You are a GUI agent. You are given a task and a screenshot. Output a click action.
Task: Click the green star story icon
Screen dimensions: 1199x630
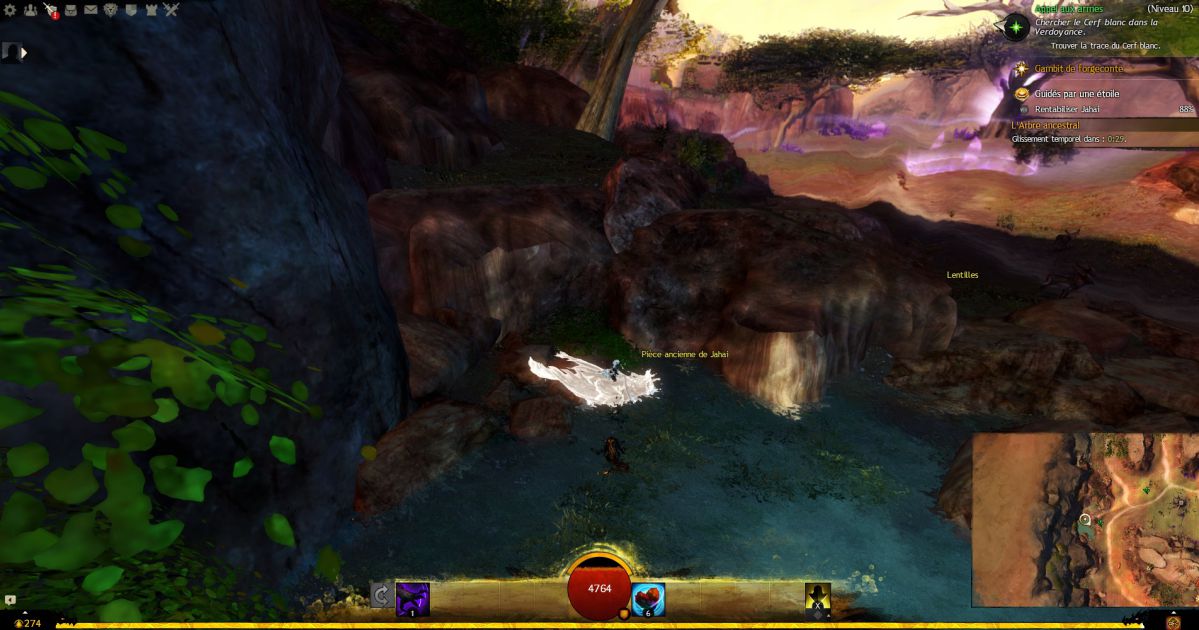(1018, 26)
